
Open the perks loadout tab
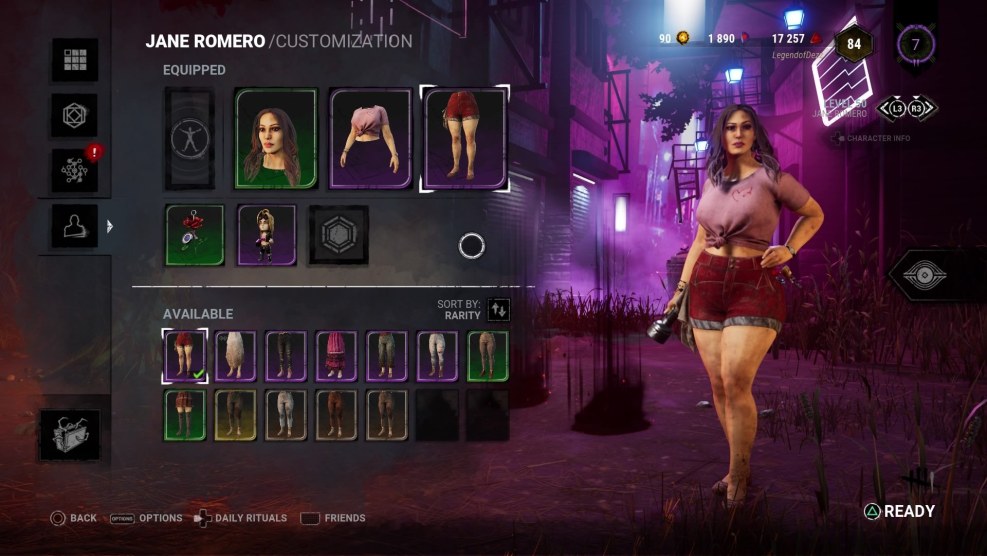point(75,116)
